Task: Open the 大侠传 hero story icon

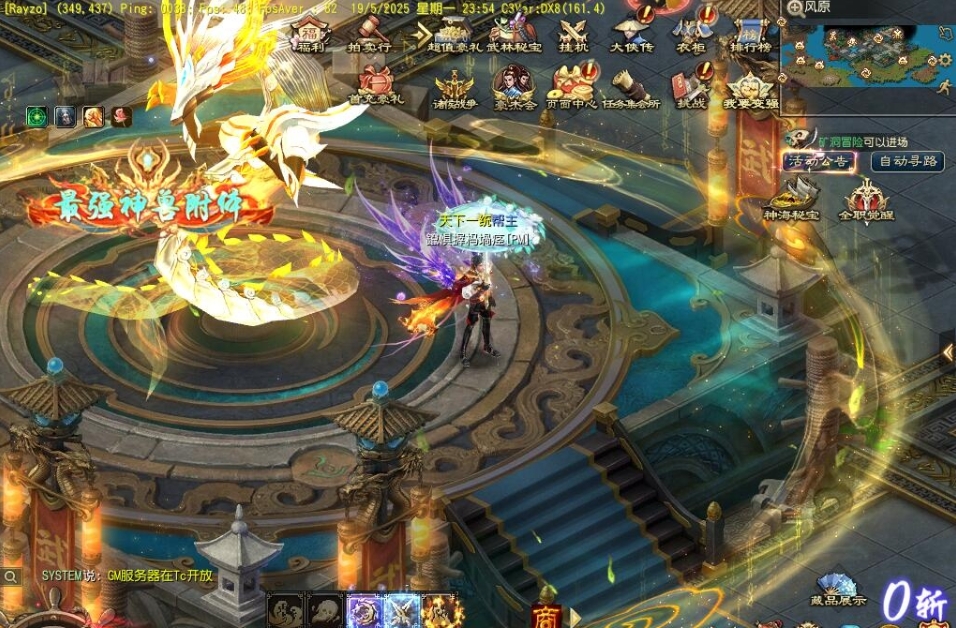Action: (632, 33)
